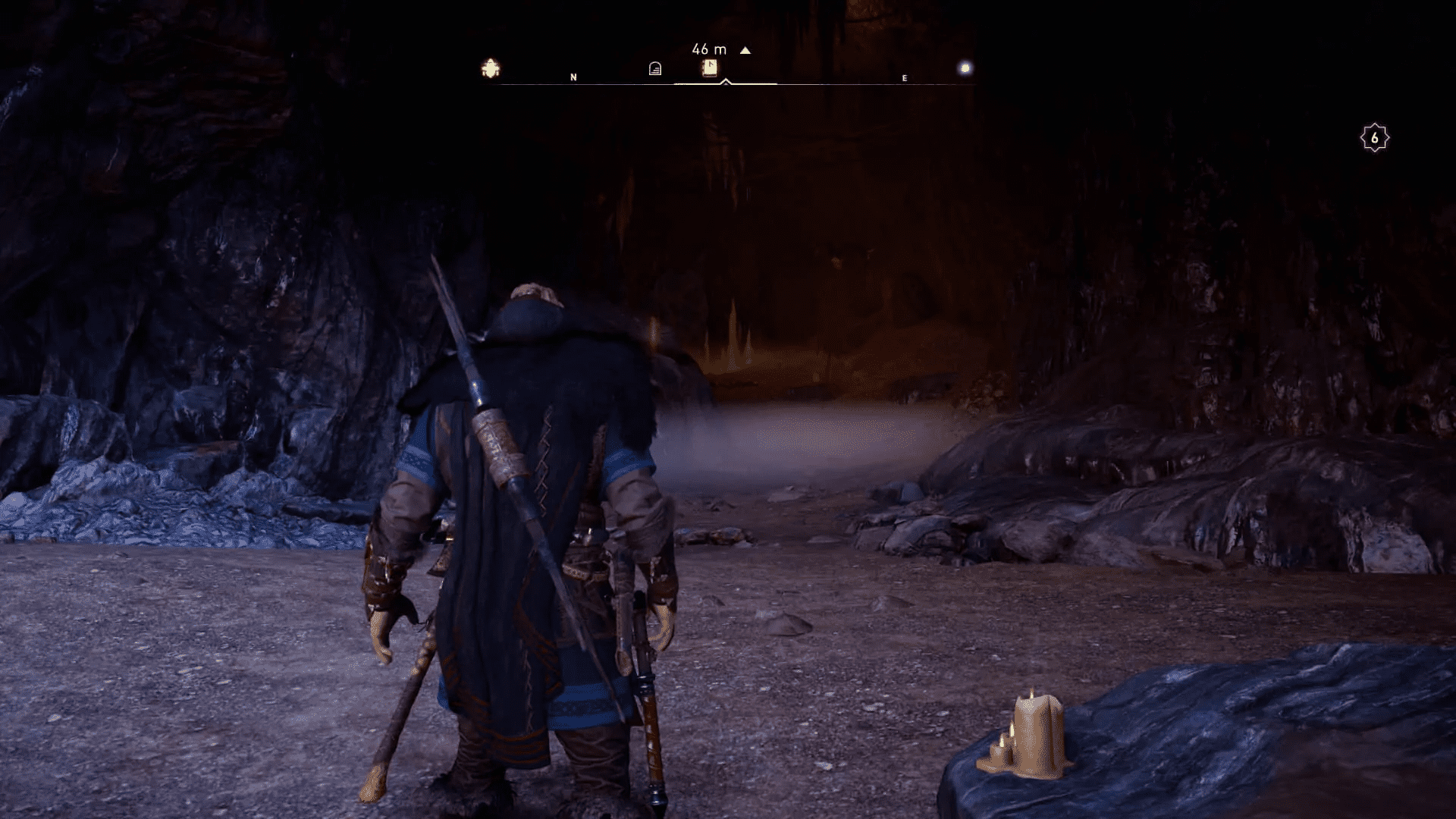Select the E cardinal direction on compass
The width and height of the screenshot is (1456, 819).
[x=903, y=77]
